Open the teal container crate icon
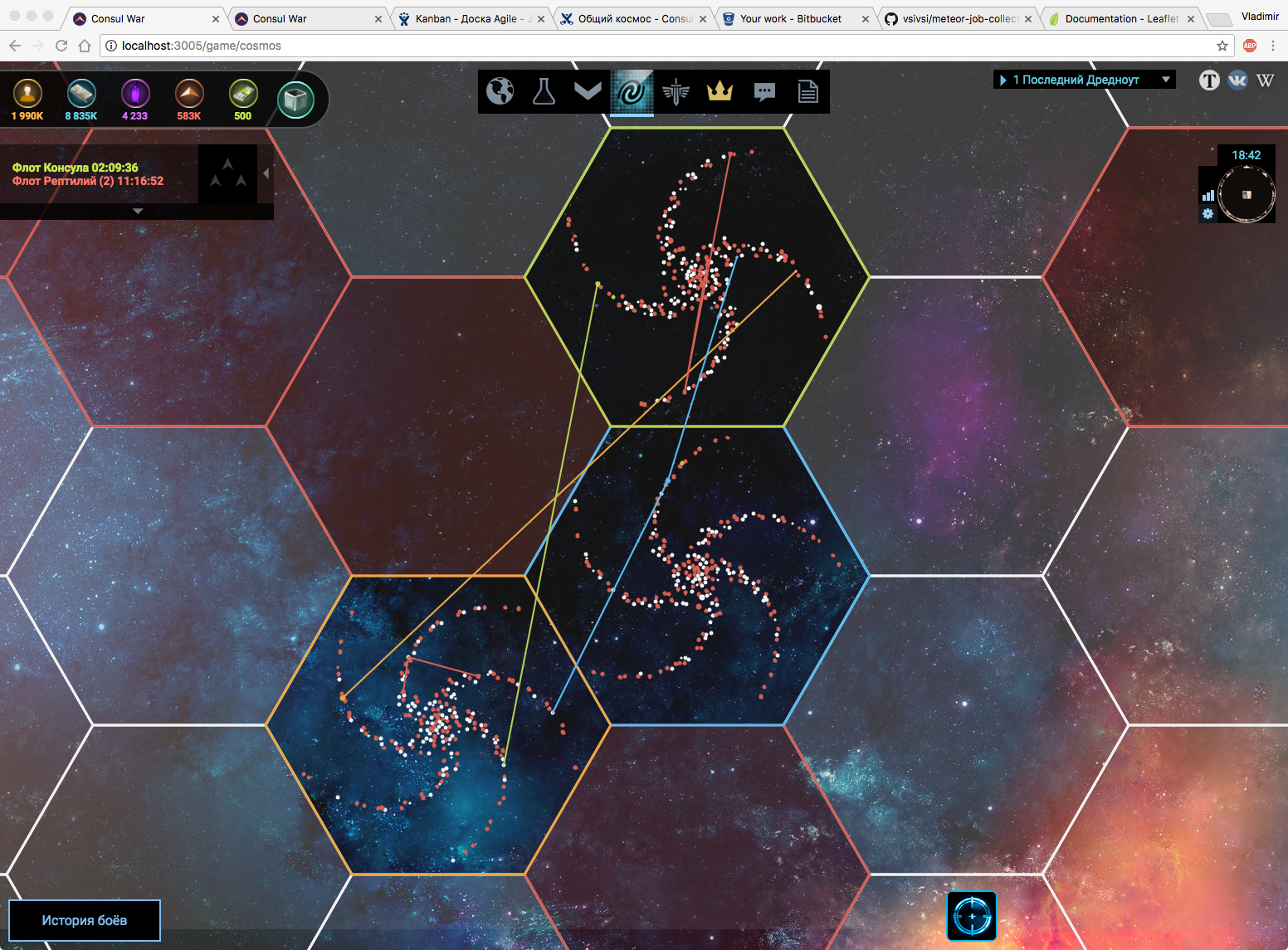 point(295,101)
